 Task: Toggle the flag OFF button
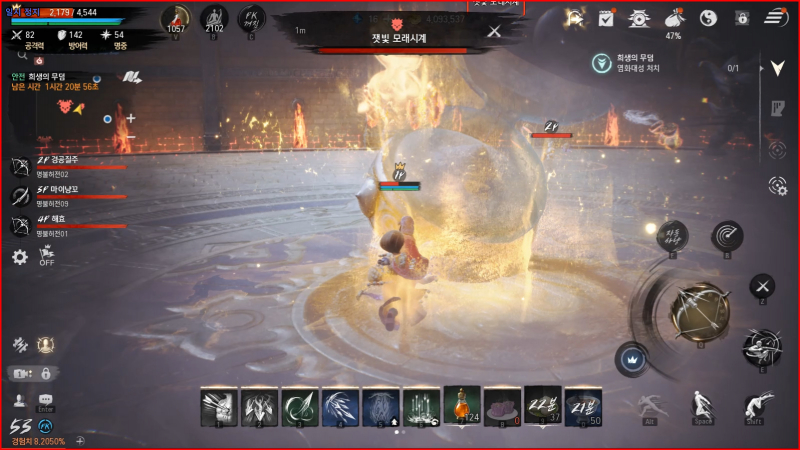[46, 256]
